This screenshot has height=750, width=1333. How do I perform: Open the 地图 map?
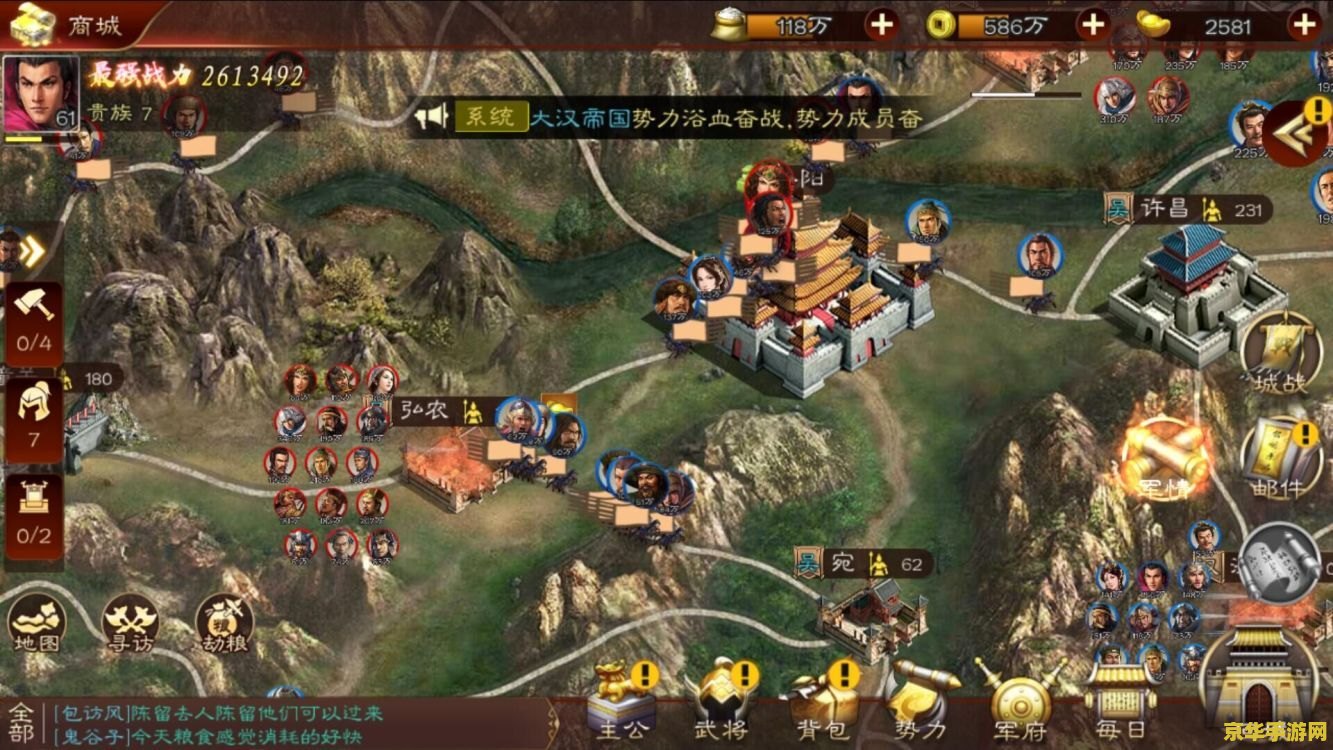(37, 623)
